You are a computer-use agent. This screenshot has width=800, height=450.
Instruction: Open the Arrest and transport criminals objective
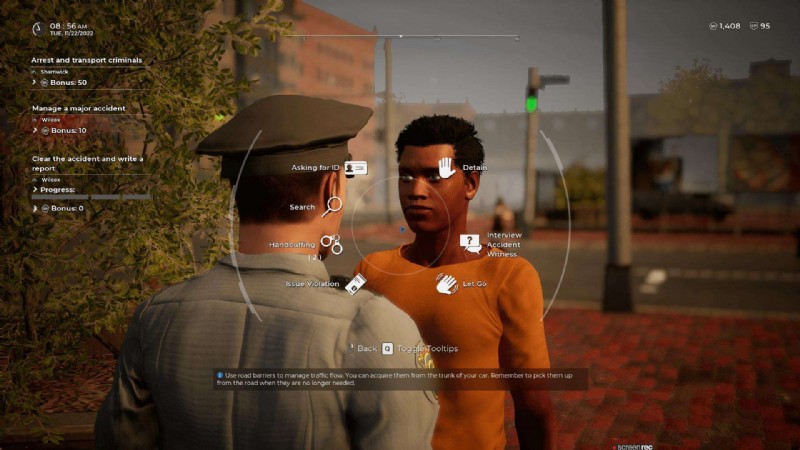pos(86,60)
